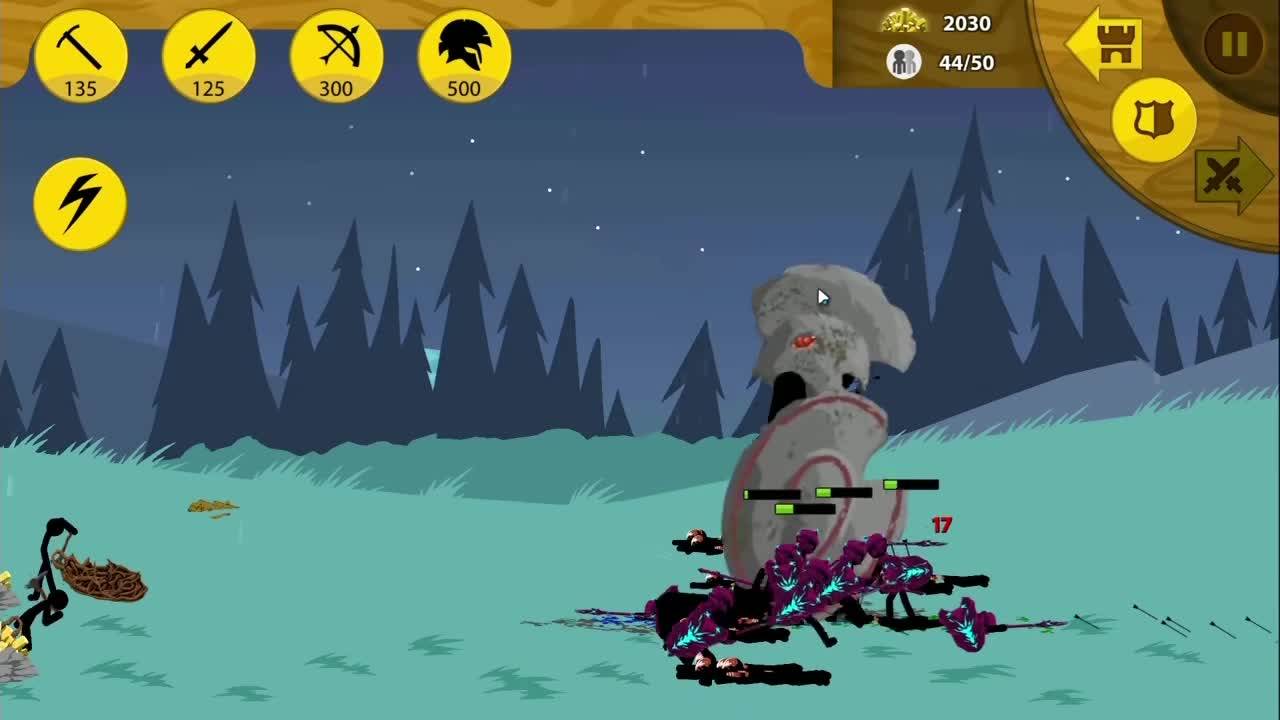This screenshot has height=720, width=1280.
Task: Activate the lightning bolt ability
Action: [80, 203]
